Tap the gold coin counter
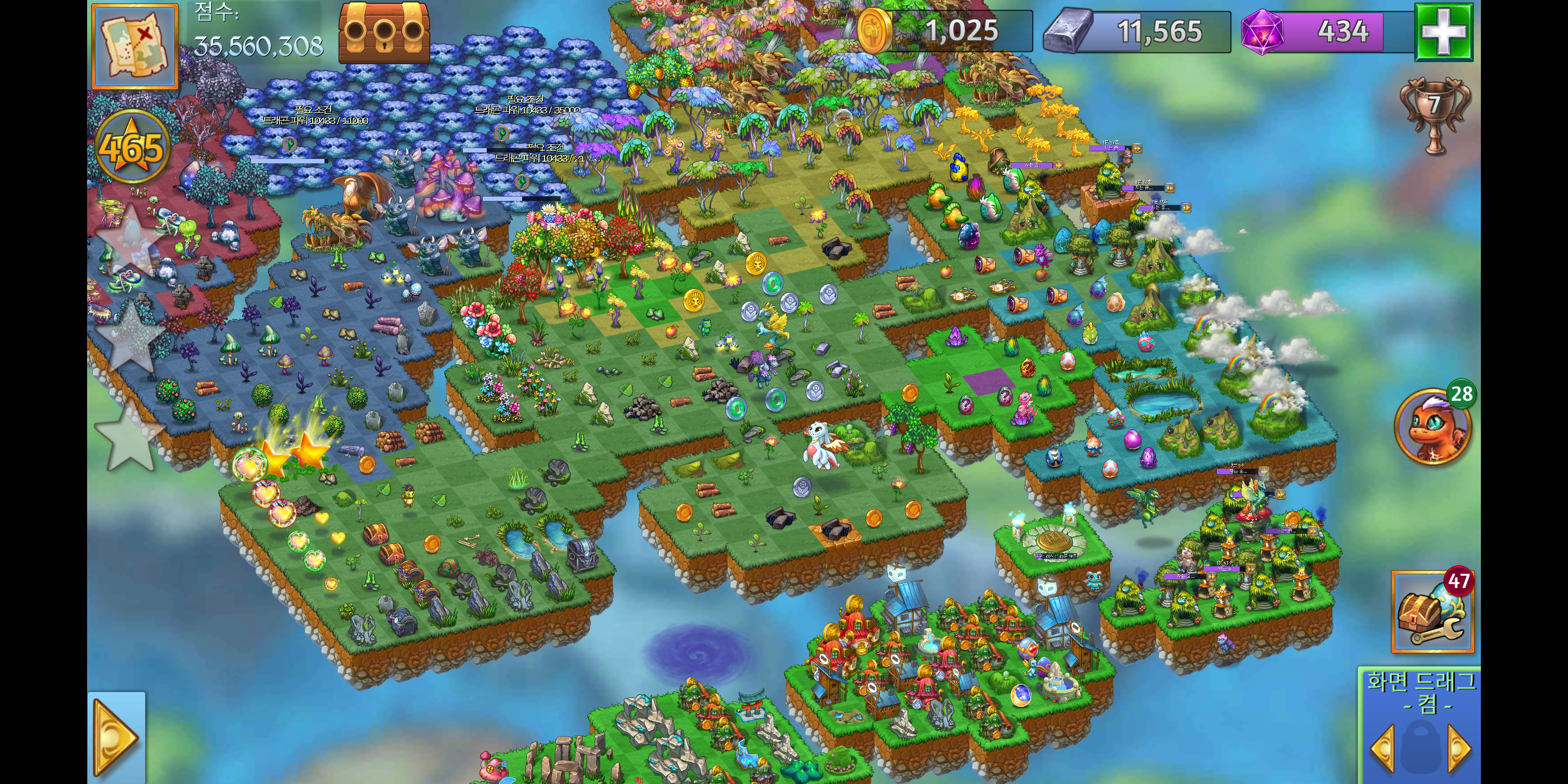Viewport: 1568px width, 784px height. coord(945,30)
